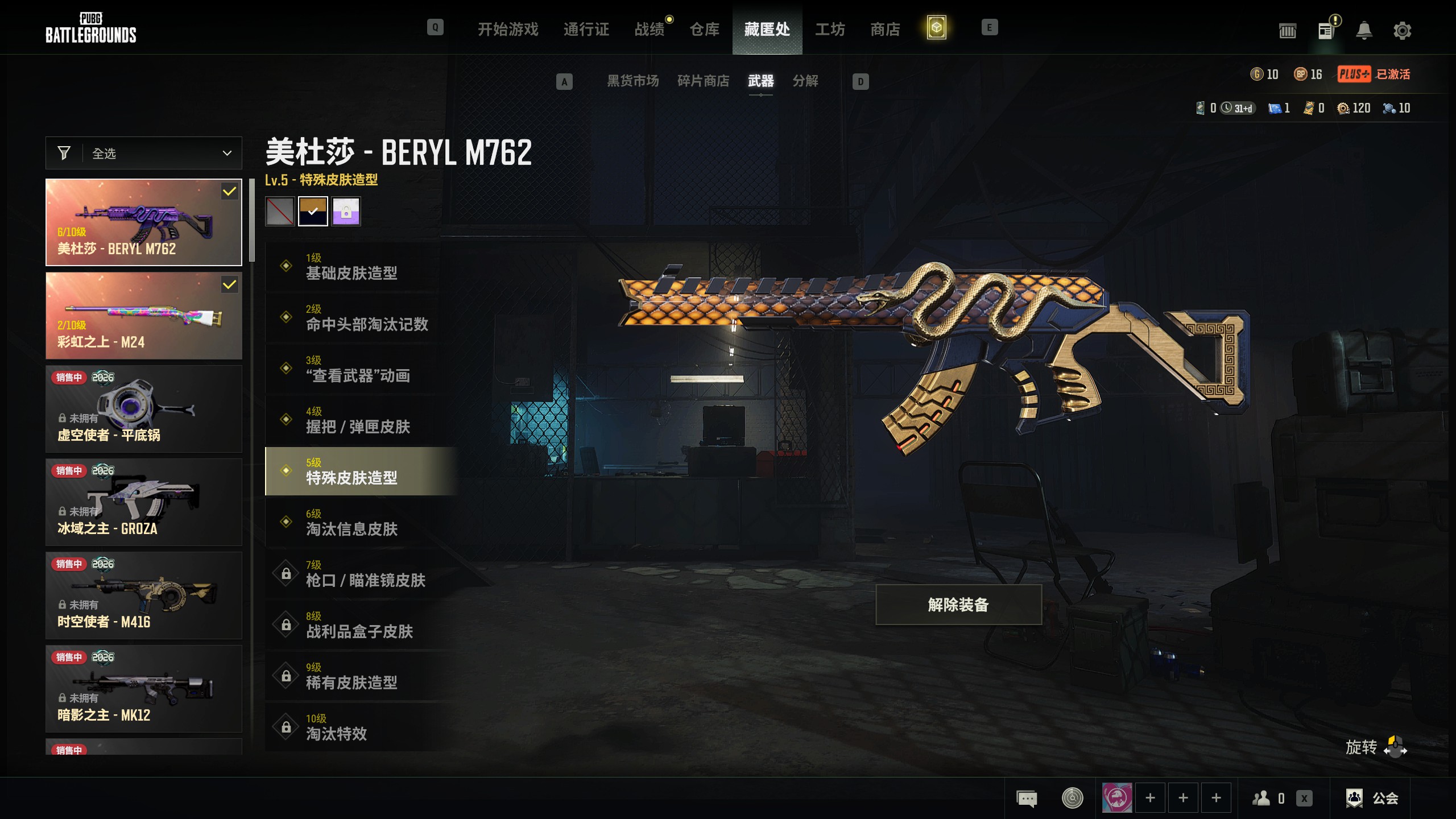Open the notifications bell

coord(1364,31)
